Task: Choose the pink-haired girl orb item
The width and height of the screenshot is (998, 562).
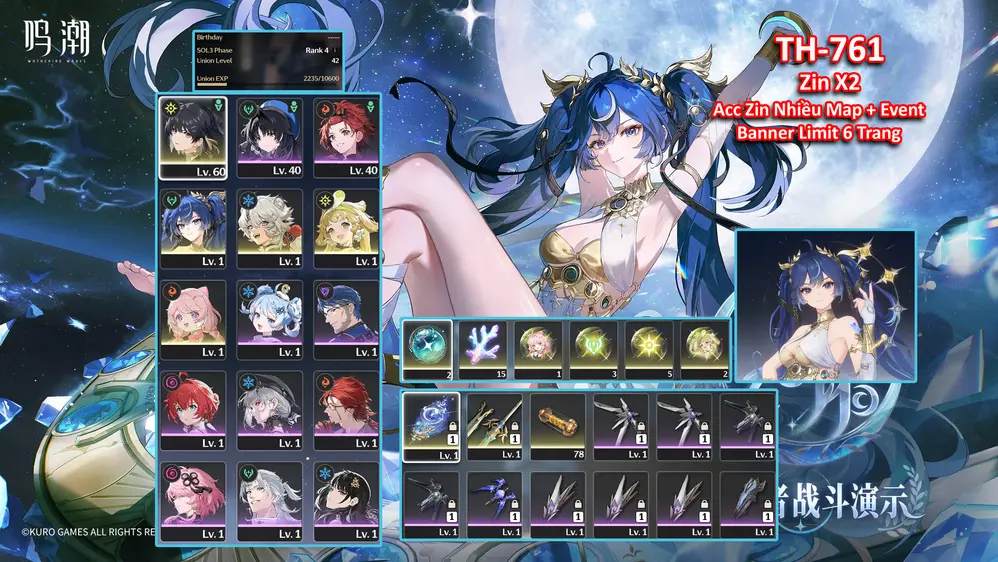Action: pos(540,349)
